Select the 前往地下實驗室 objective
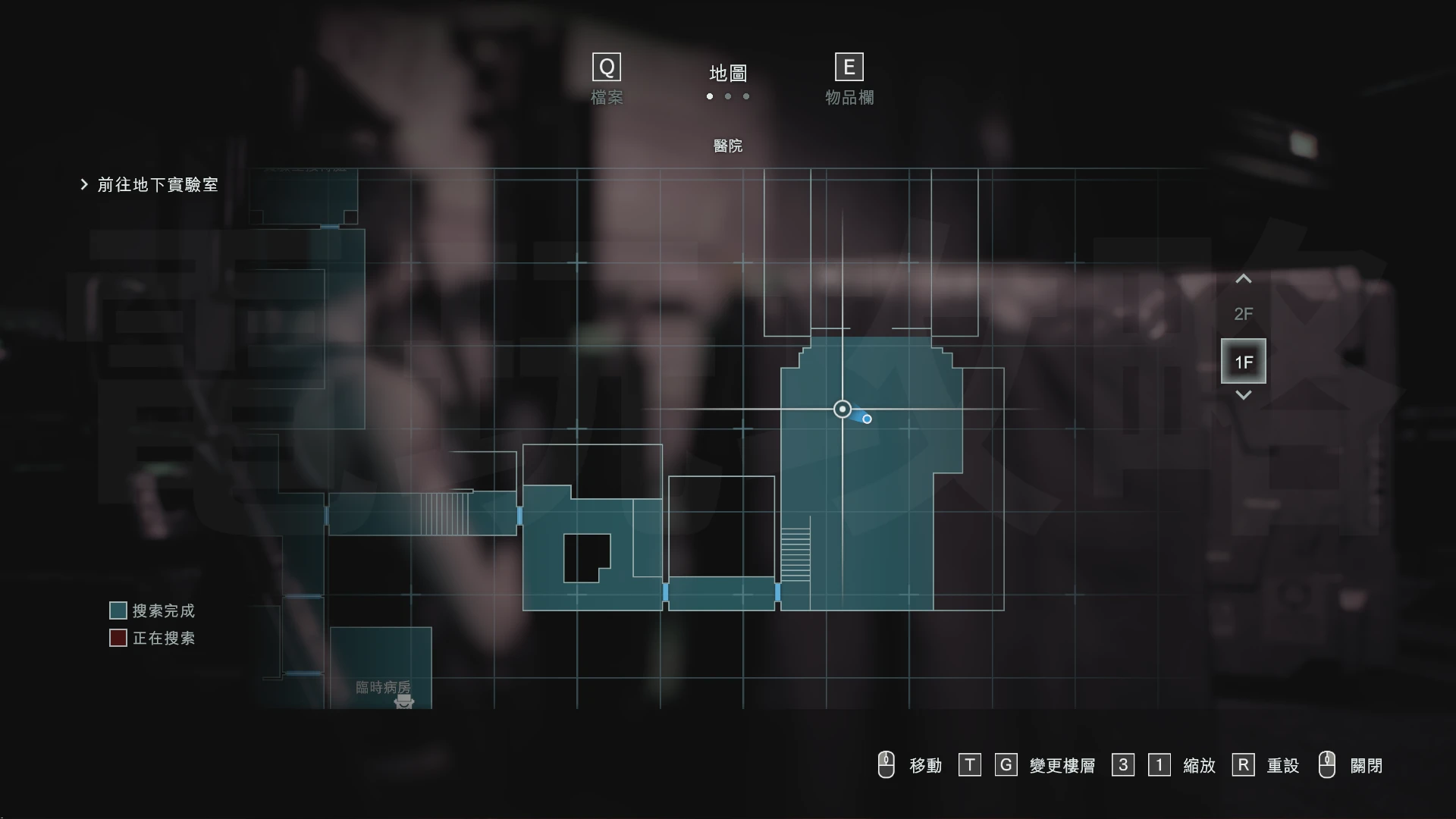Screen dimensions: 1456x819 (x=157, y=185)
